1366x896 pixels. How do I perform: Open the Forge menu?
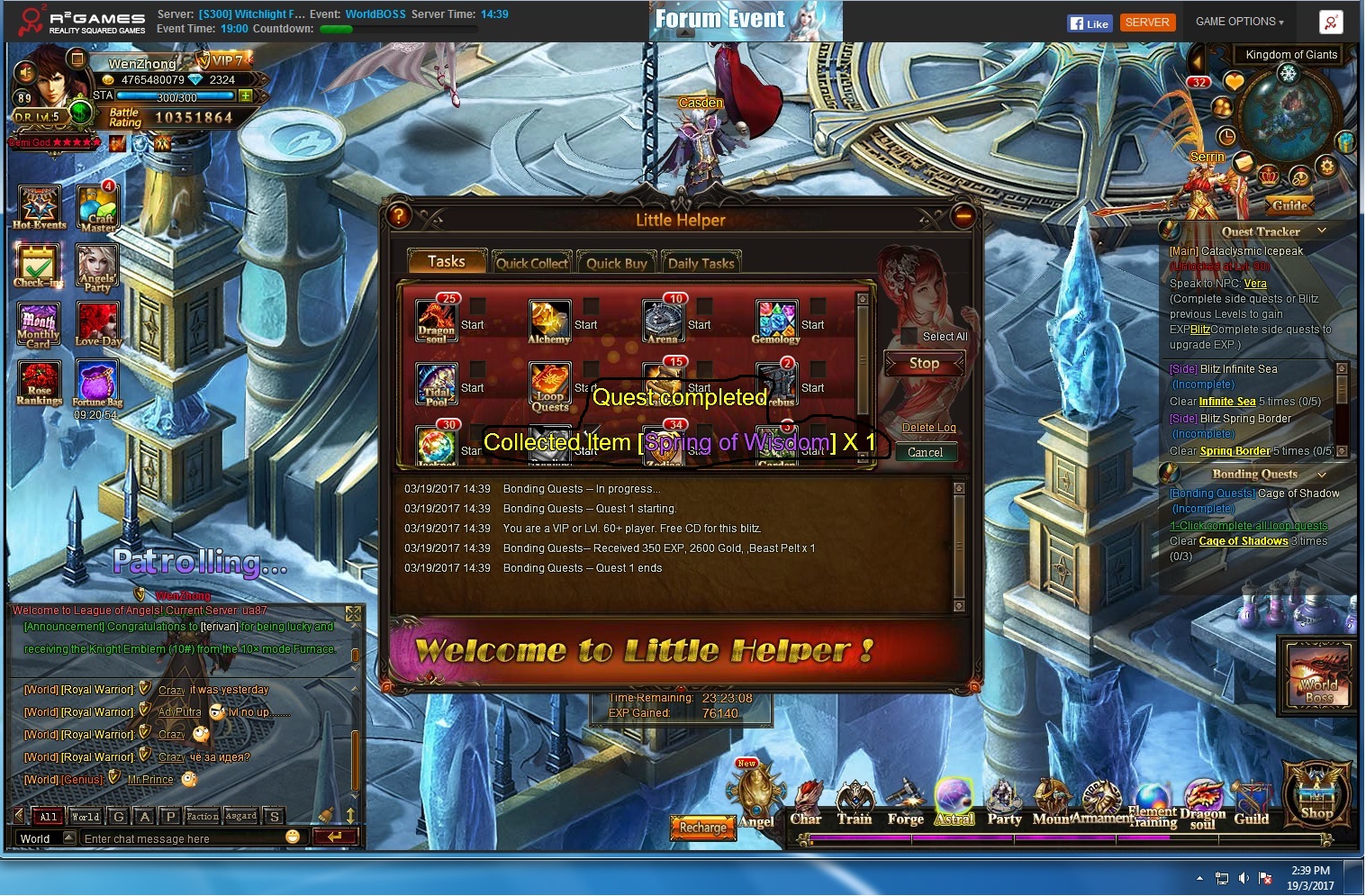pyautogui.click(x=905, y=803)
